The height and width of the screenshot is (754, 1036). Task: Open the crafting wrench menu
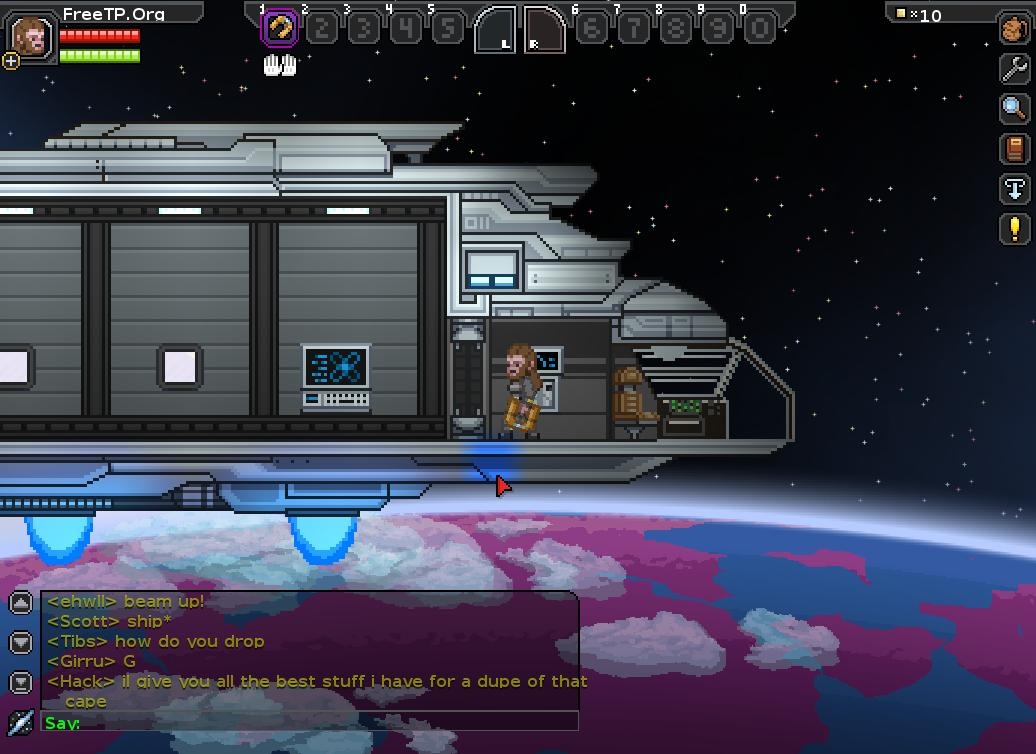point(1014,68)
